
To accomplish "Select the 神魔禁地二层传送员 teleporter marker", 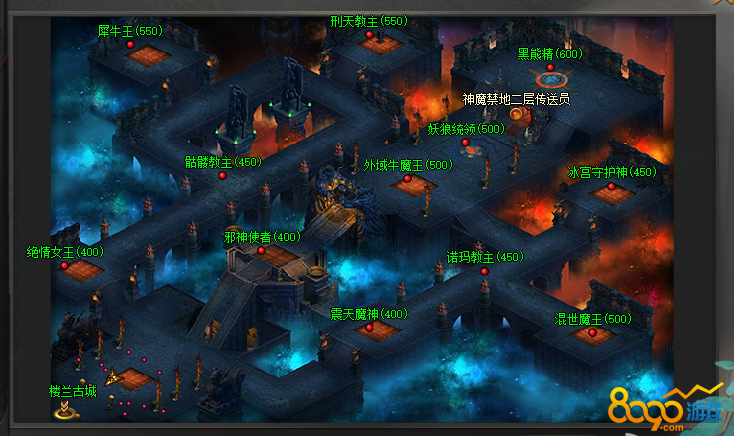I will point(516,114).
